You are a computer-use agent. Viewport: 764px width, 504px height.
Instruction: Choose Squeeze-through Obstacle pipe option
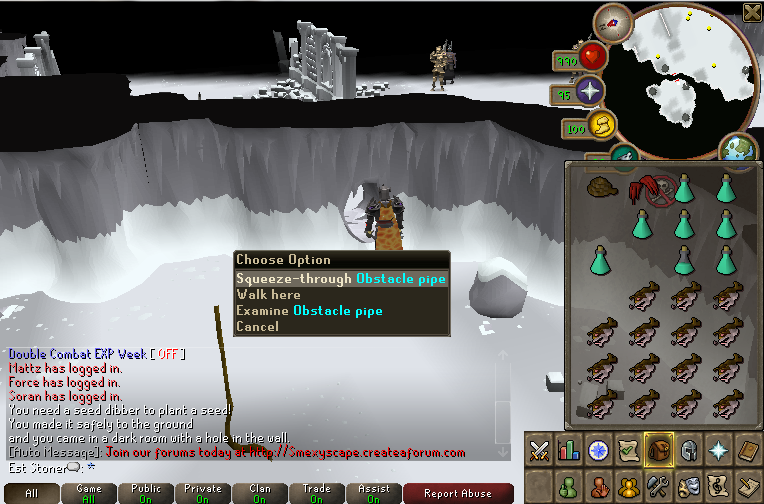[340, 279]
